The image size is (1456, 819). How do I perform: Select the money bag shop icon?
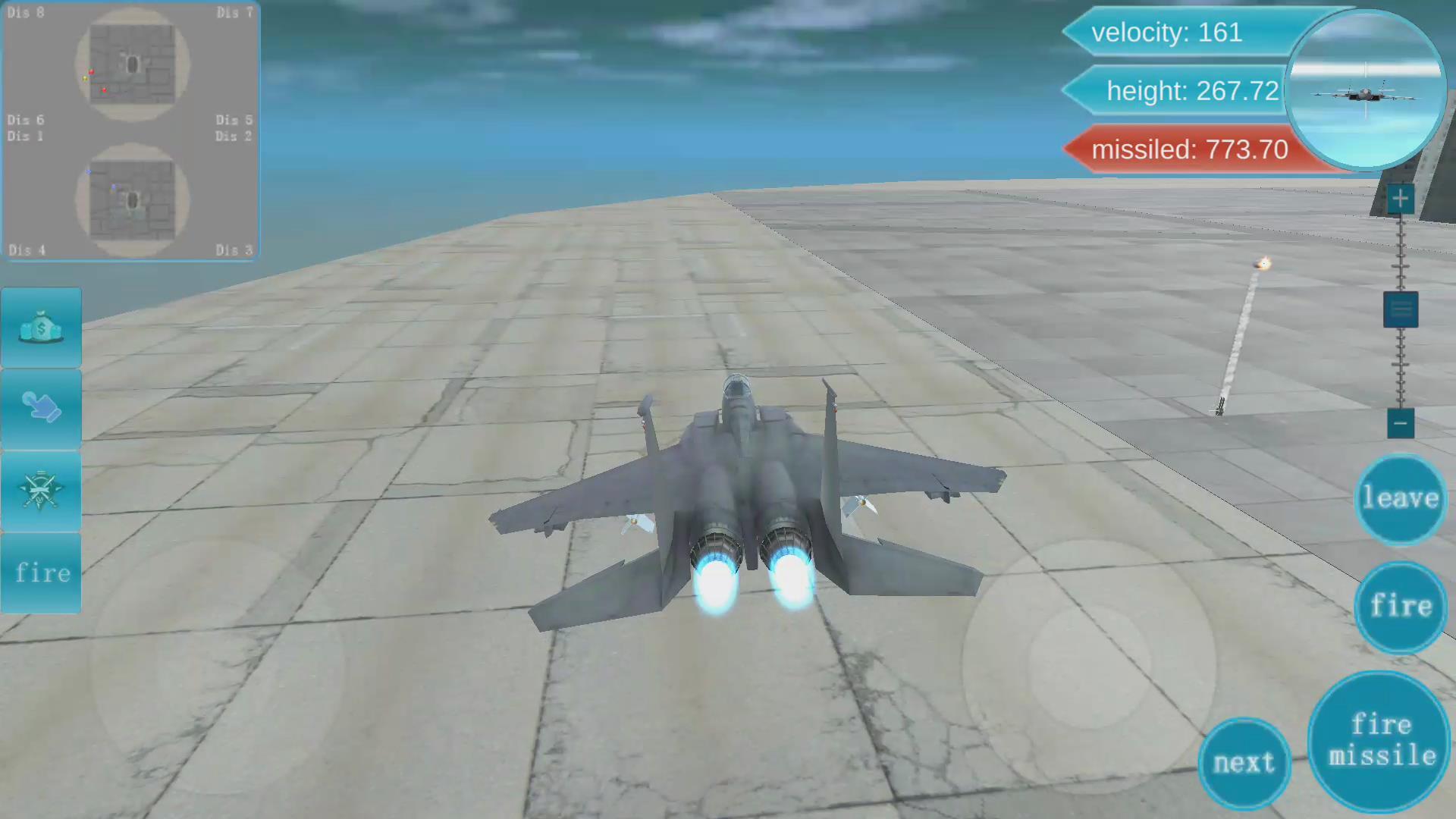(41, 328)
